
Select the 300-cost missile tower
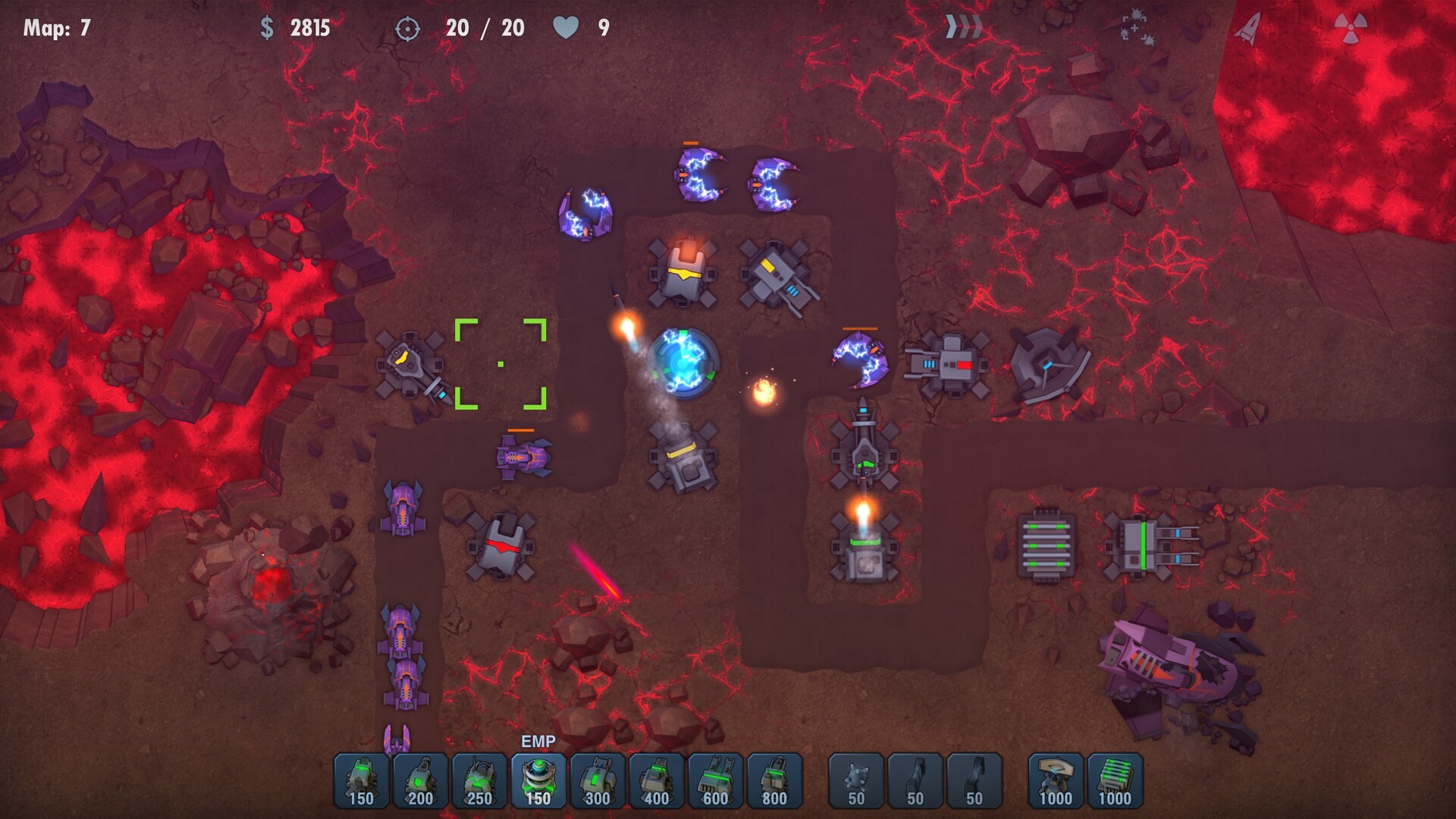point(597,781)
